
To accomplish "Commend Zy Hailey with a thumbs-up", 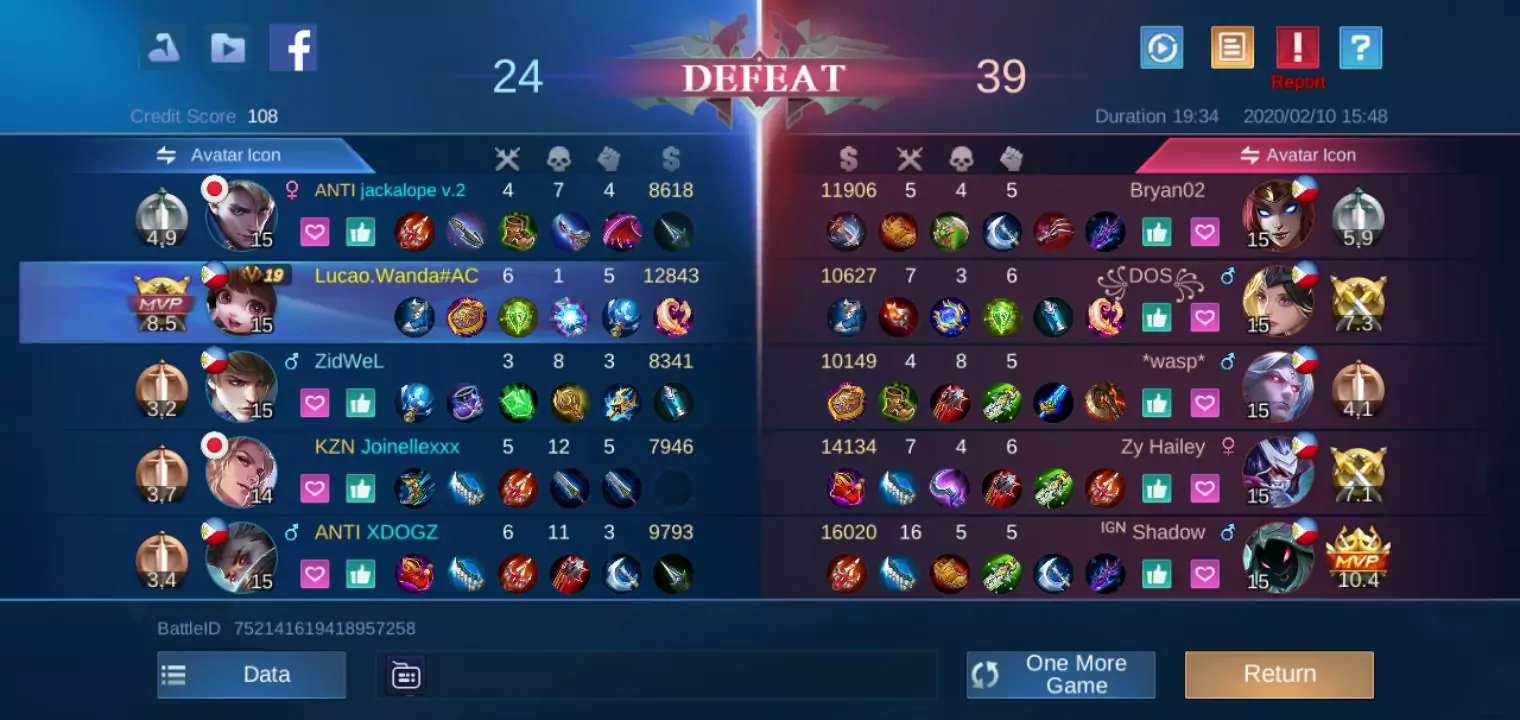I will click(x=1157, y=488).
